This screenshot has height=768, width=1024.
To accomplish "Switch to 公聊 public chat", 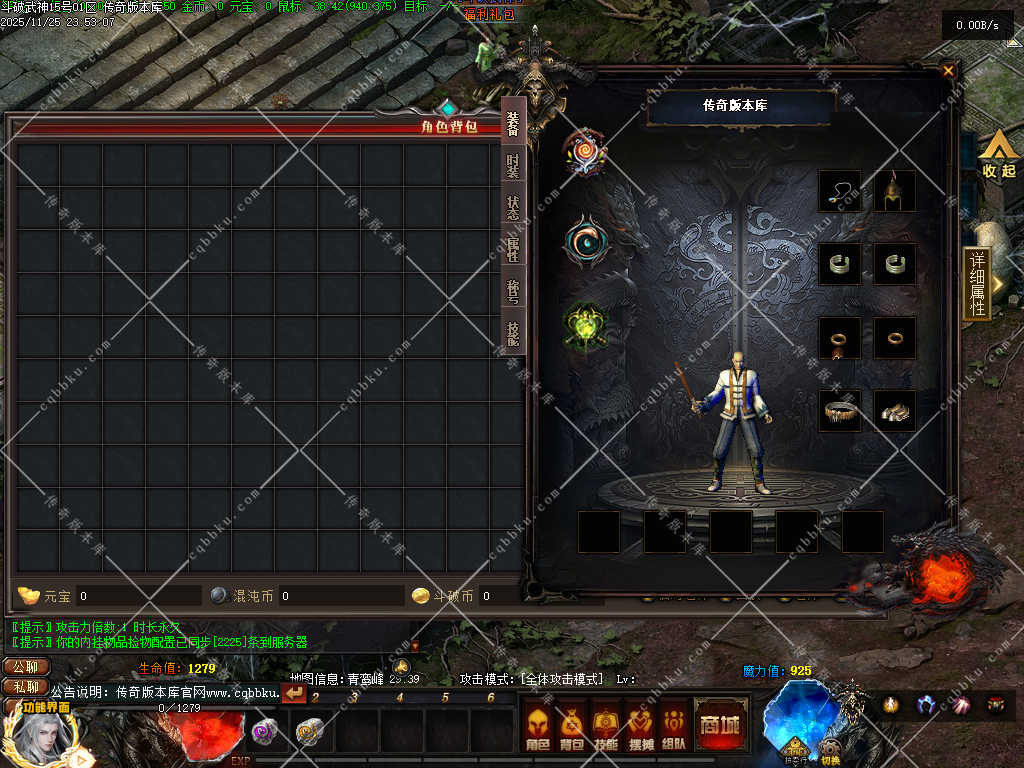I will pos(26,667).
